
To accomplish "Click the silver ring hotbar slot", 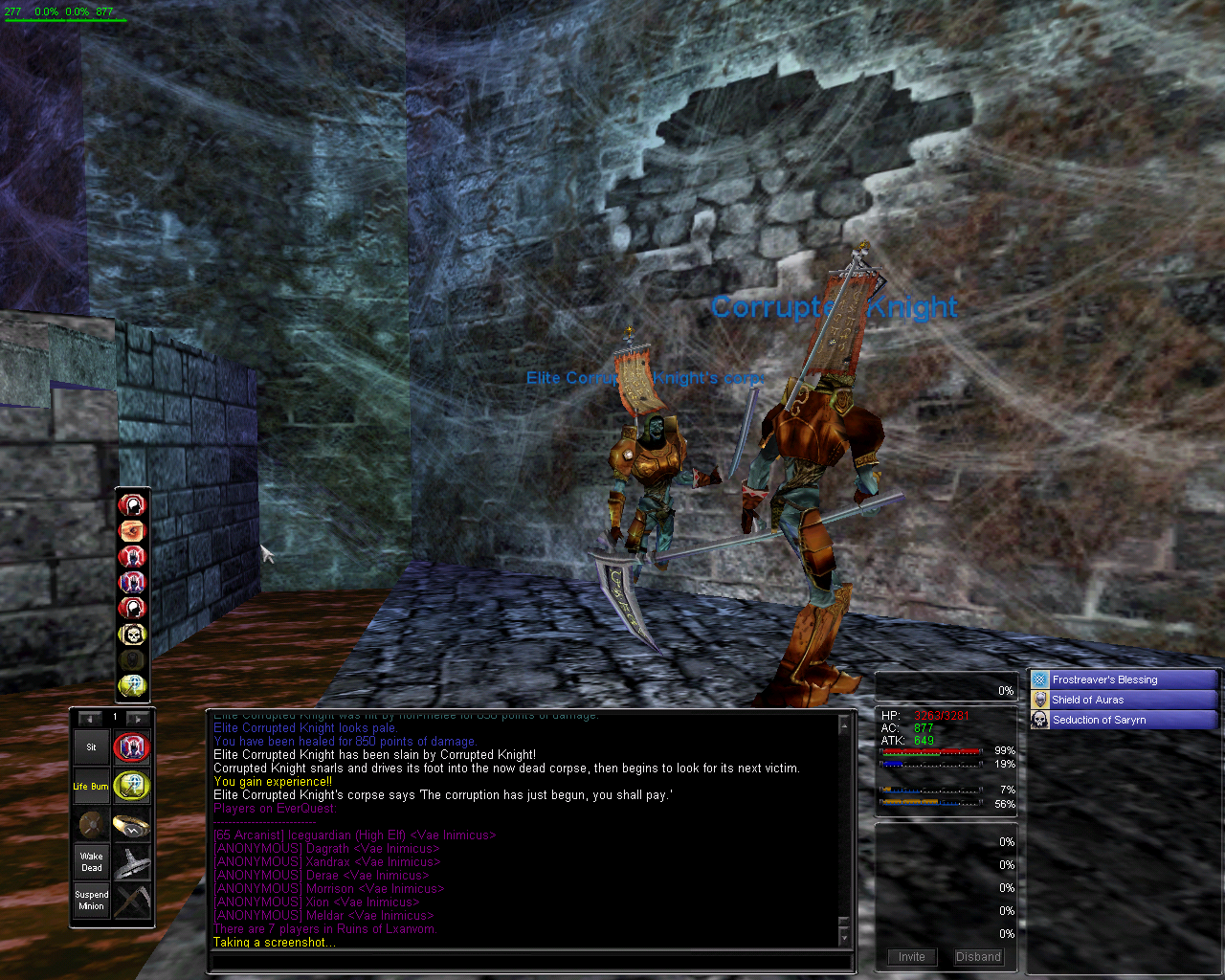I will coord(131,862).
